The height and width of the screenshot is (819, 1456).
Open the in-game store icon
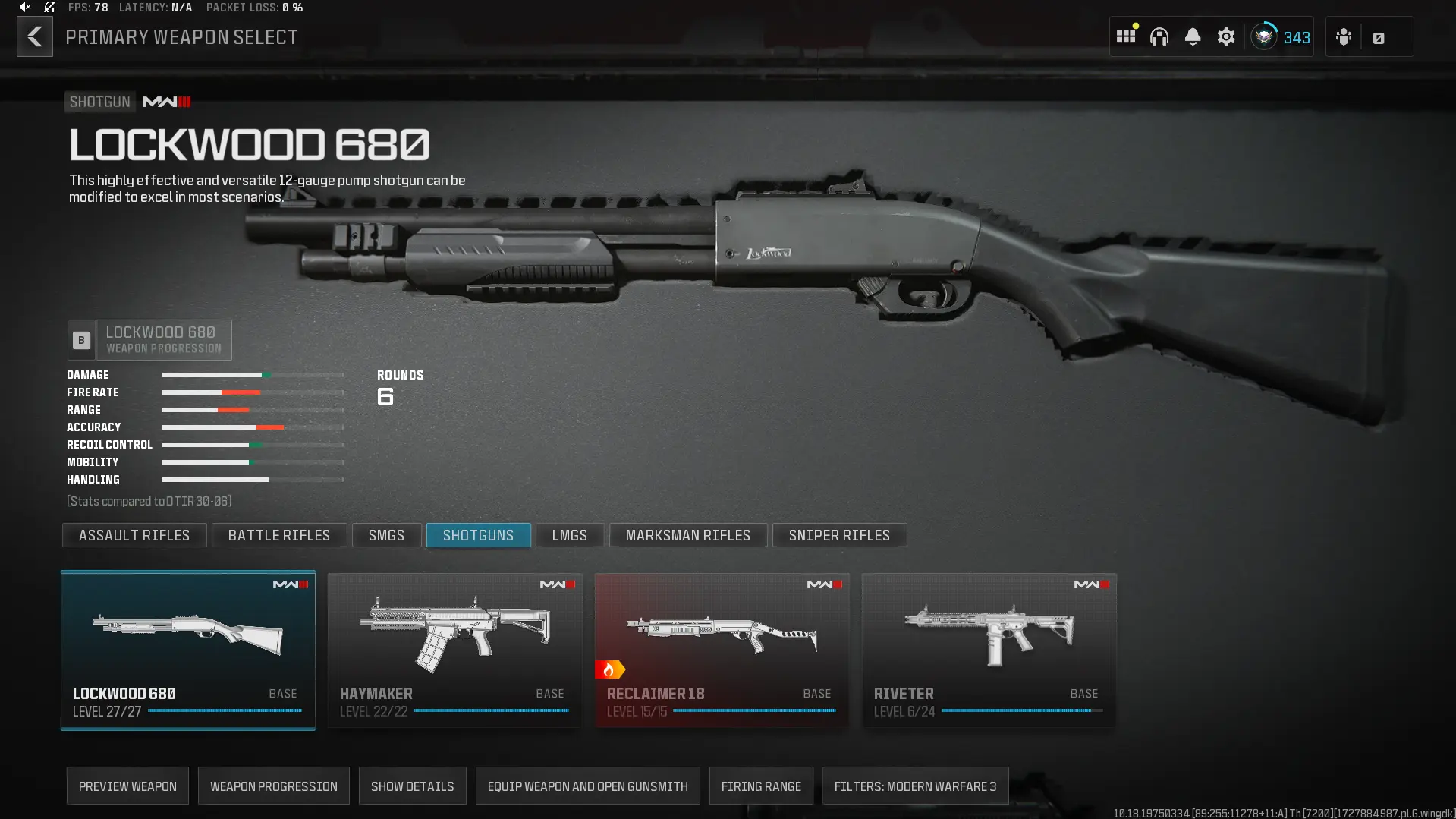[1380, 36]
